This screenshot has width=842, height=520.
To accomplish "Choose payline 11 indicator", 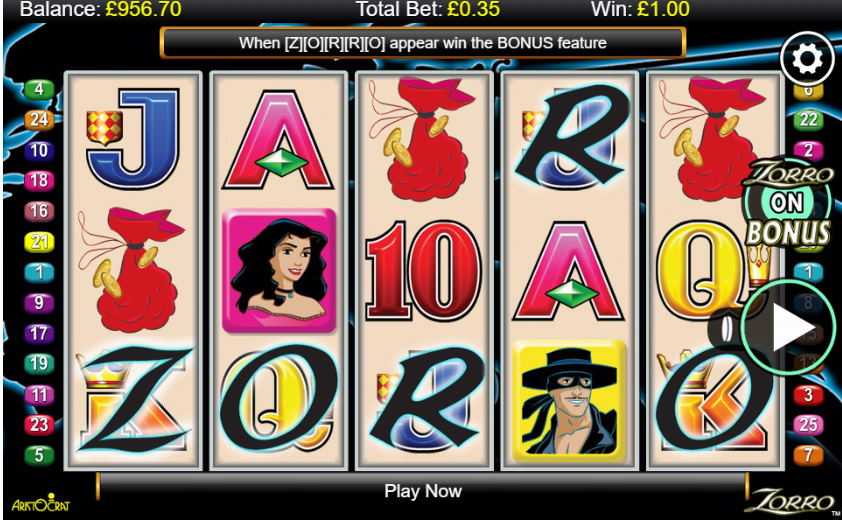I will (39, 394).
